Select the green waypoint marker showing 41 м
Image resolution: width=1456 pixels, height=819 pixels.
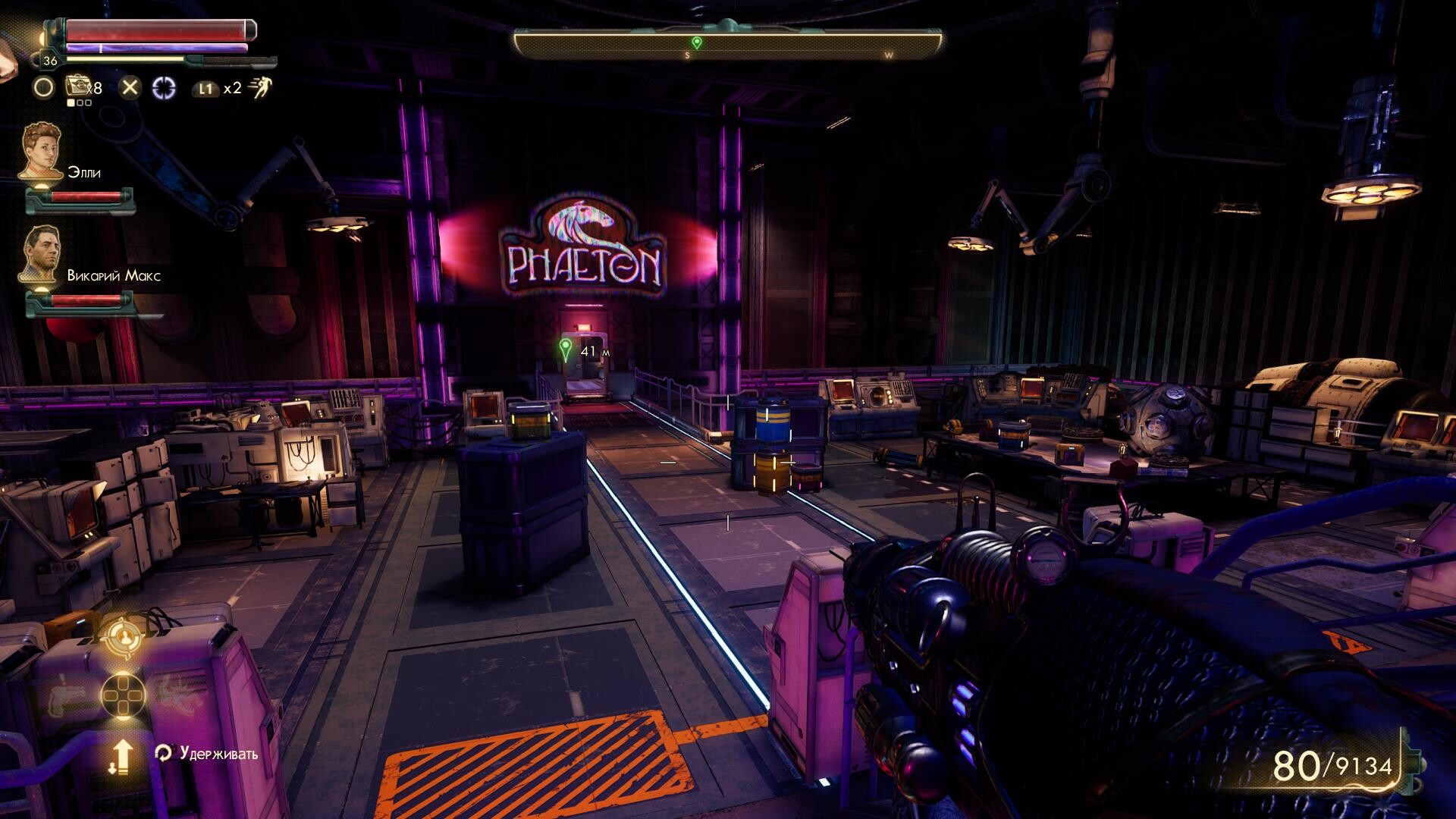point(565,350)
